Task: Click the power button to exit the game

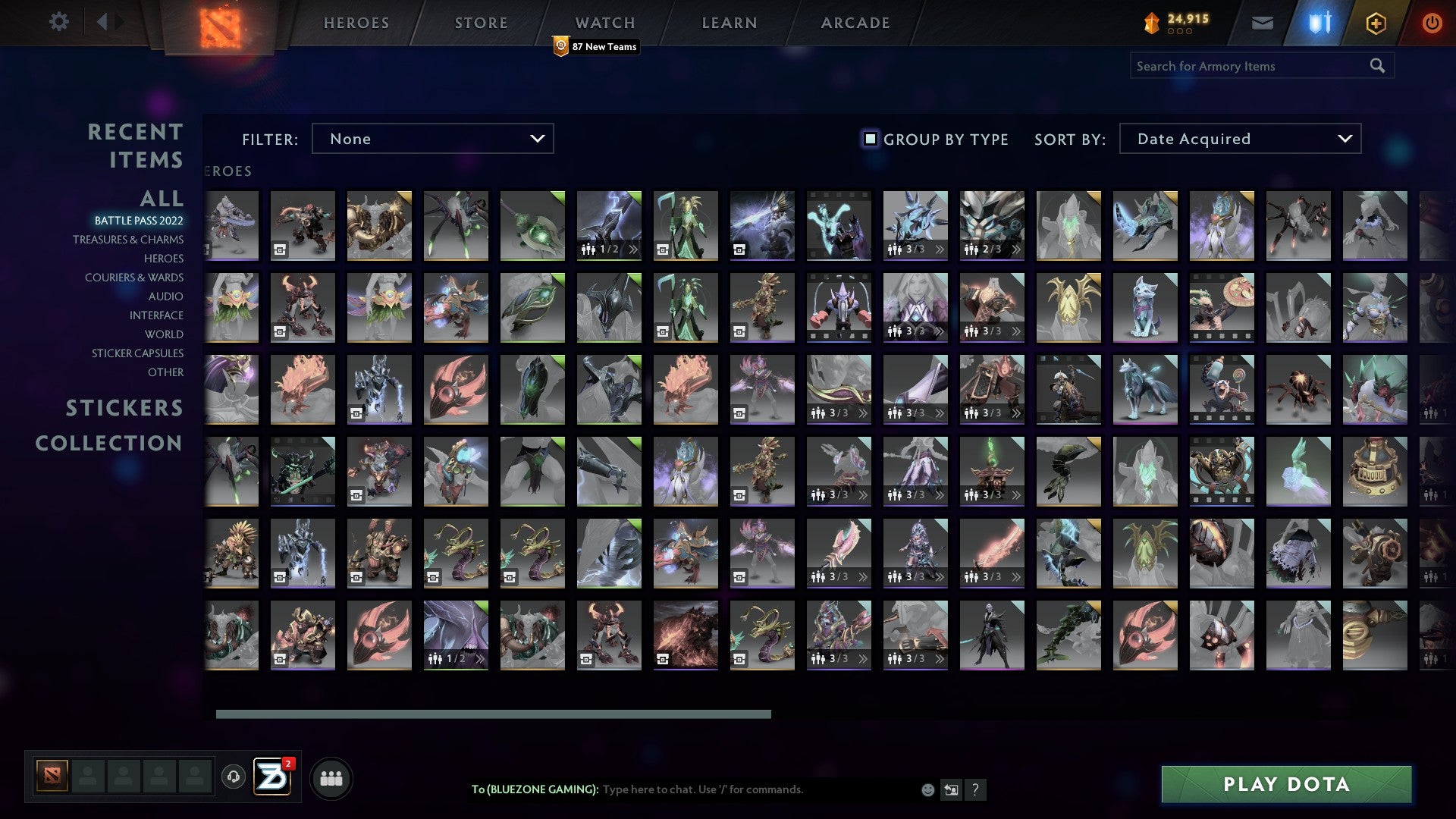Action: click(1432, 22)
